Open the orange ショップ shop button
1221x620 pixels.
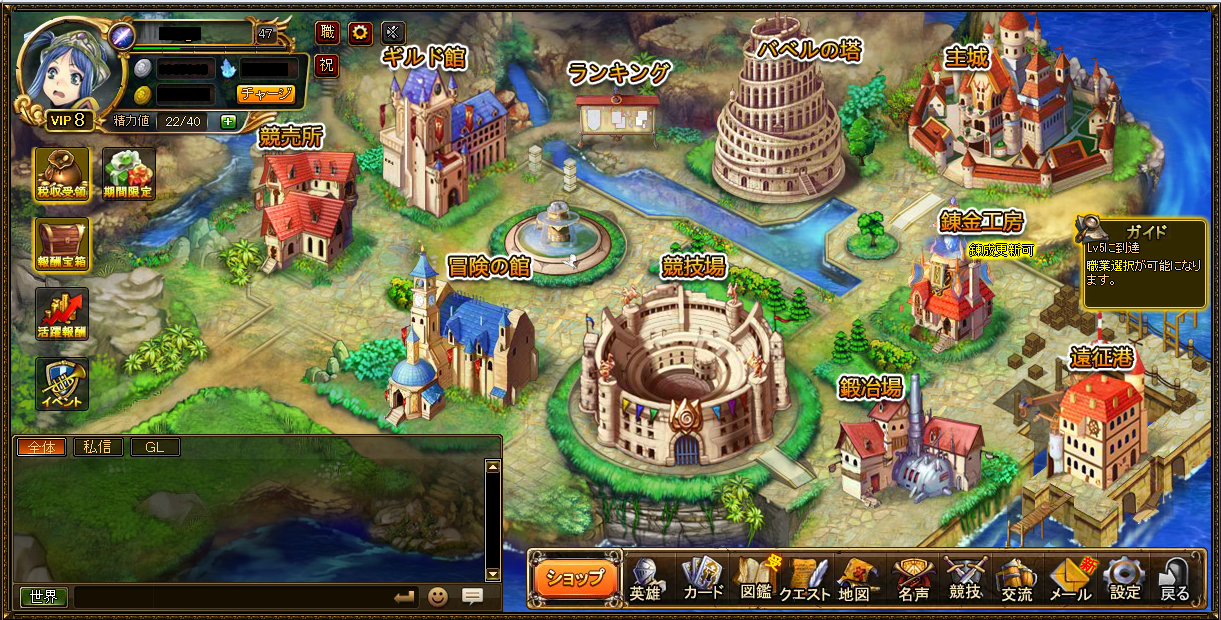(575, 577)
